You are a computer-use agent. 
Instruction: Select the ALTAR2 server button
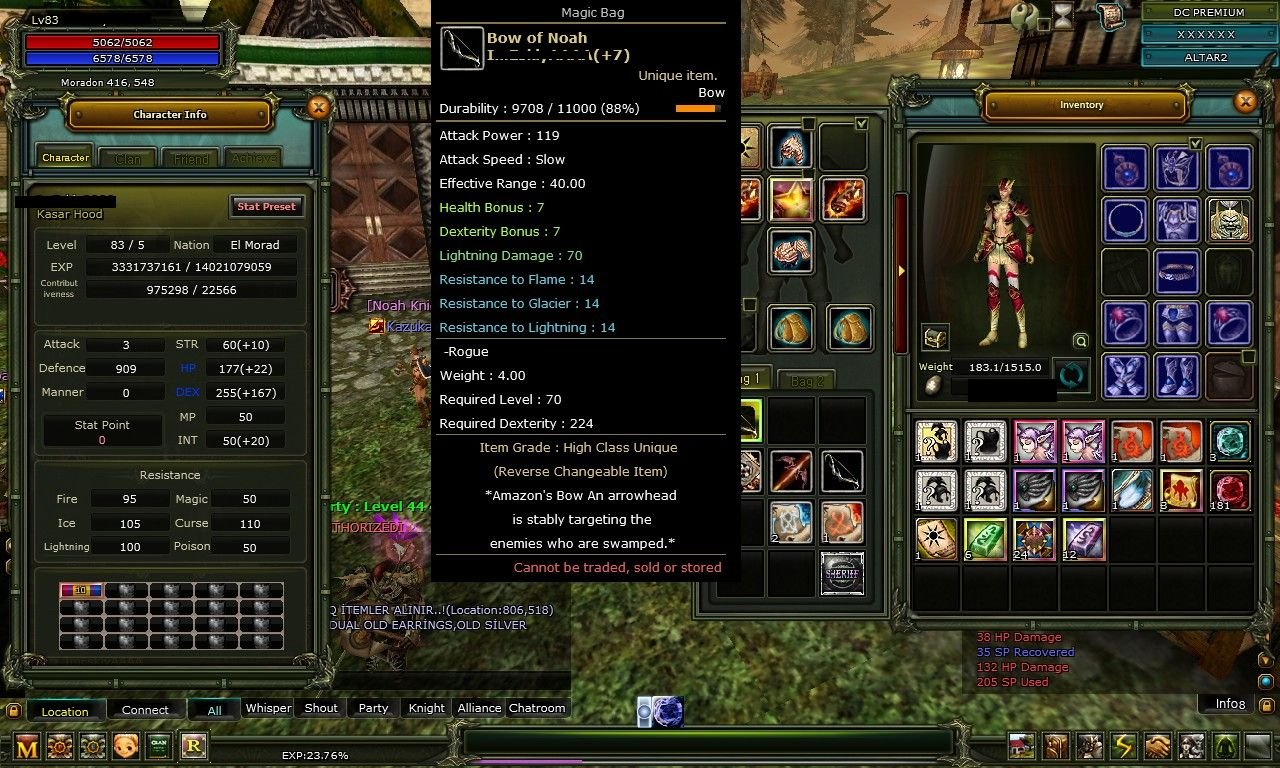[1208, 57]
